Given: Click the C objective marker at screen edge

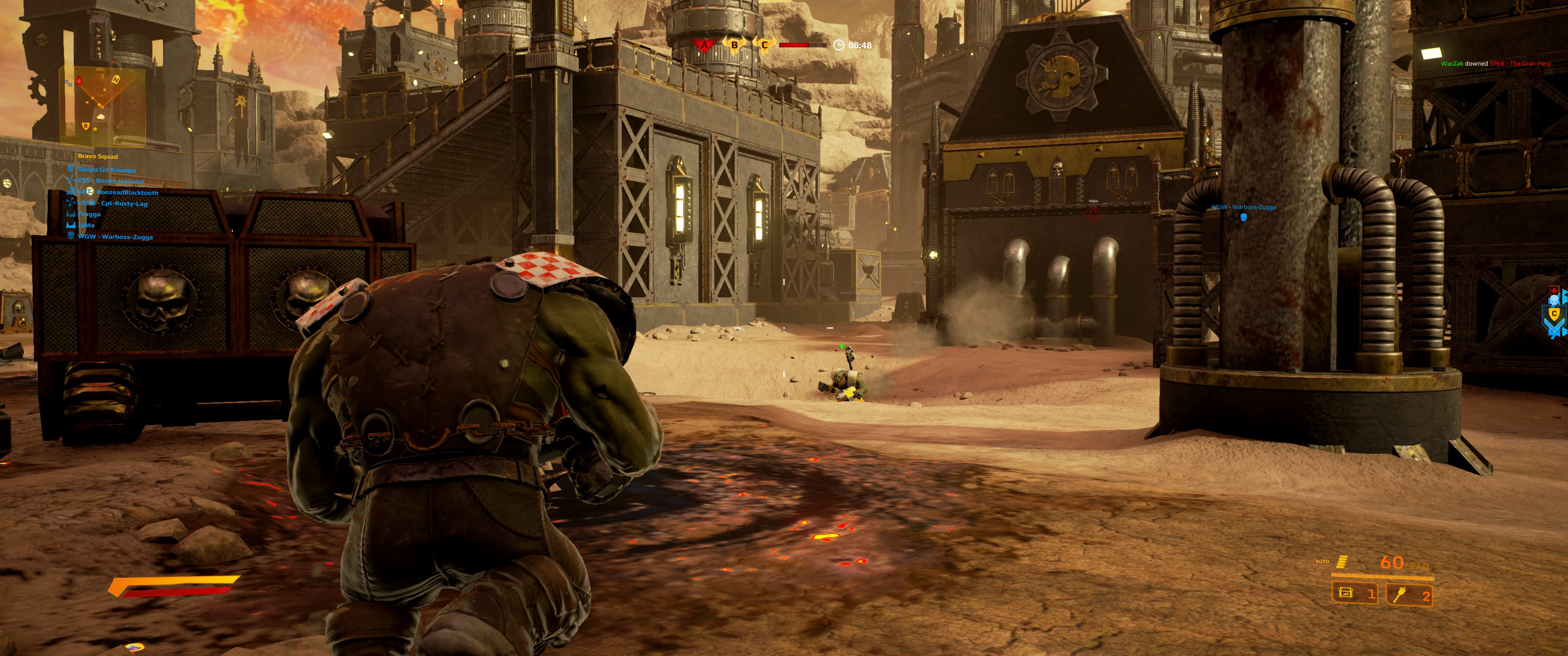Looking at the screenshot, I should [1554, 314].
